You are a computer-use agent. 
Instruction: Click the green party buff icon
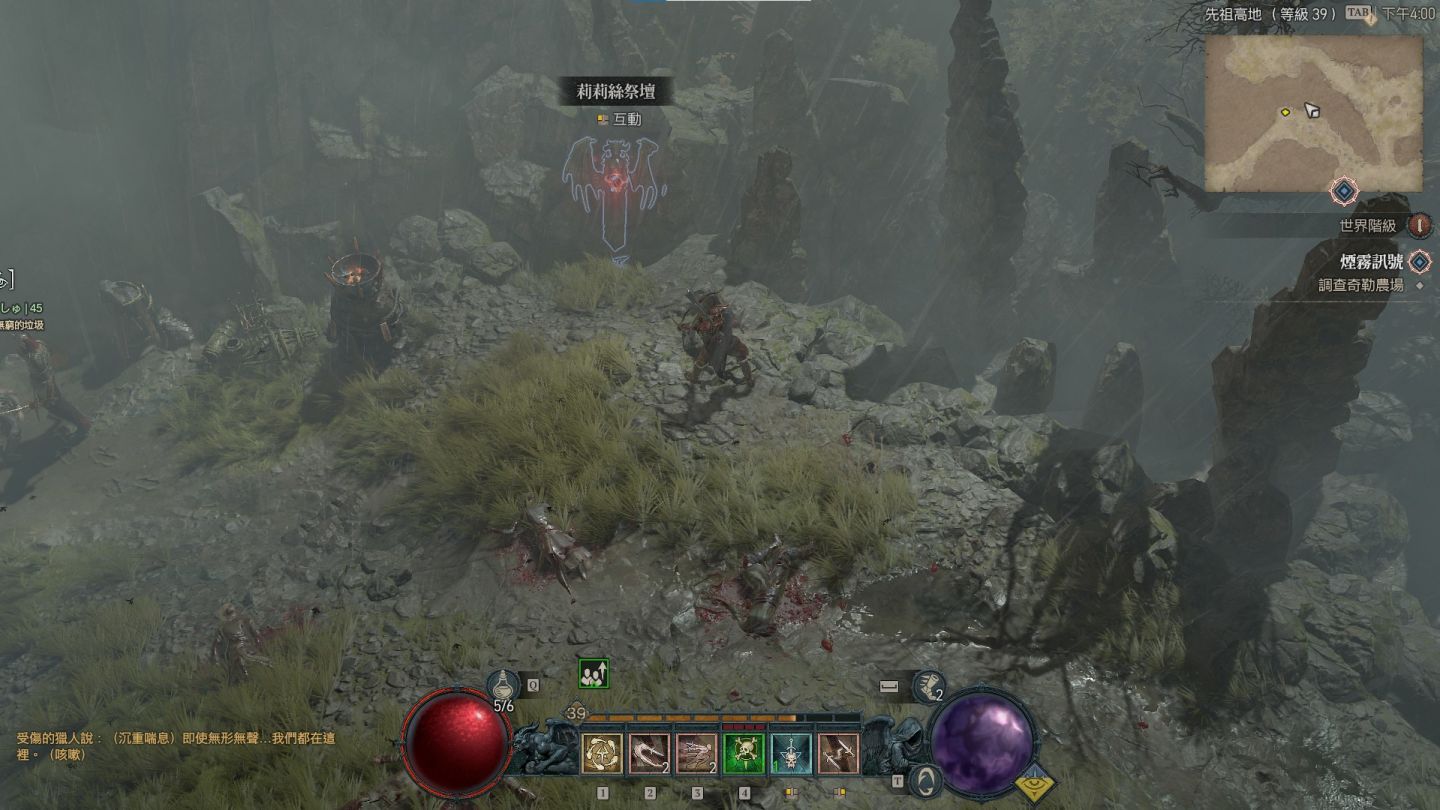(593, 674)
